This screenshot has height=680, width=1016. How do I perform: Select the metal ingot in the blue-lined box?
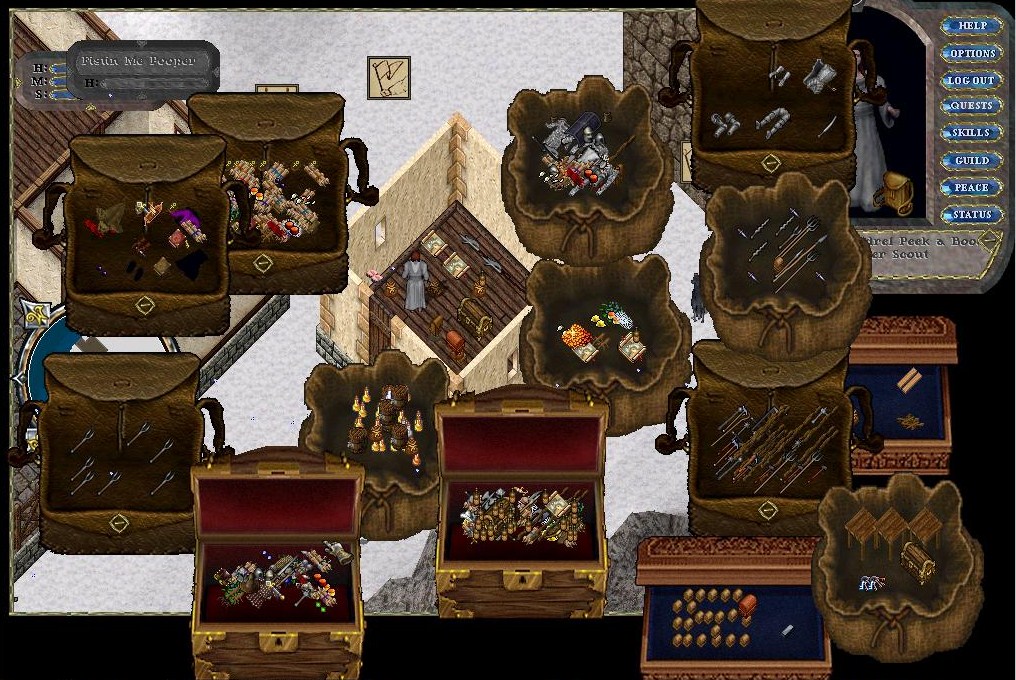(x=786, y=630)
